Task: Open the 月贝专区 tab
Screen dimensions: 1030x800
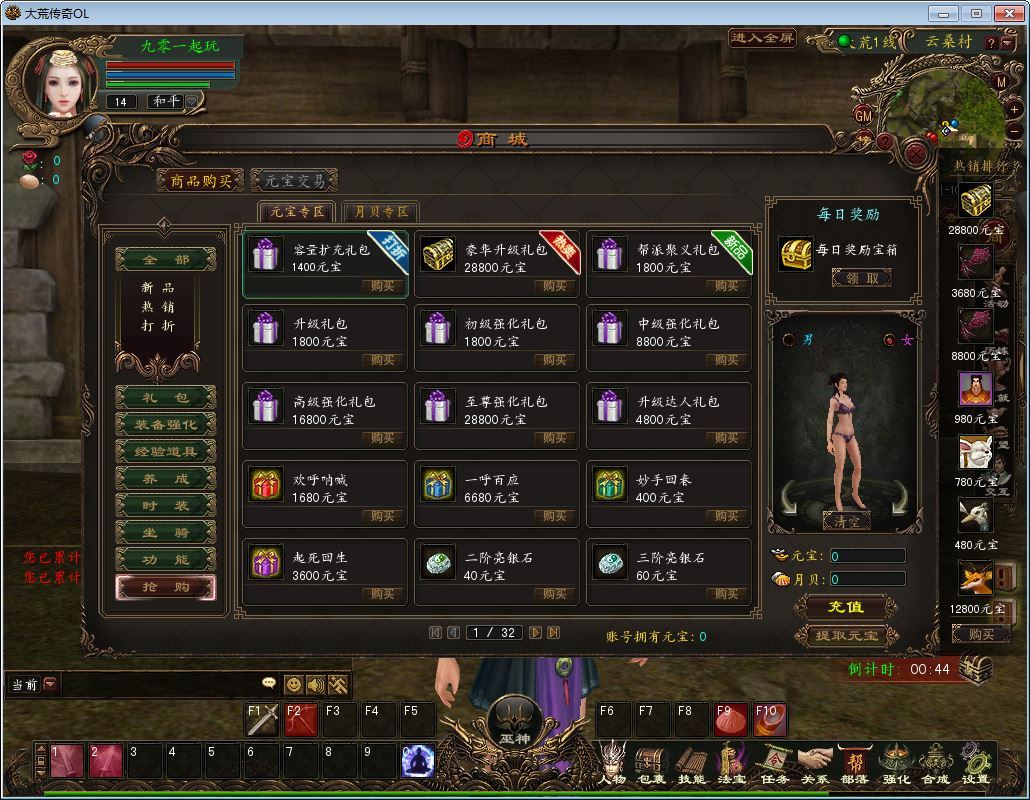Action: pos(380,212)
